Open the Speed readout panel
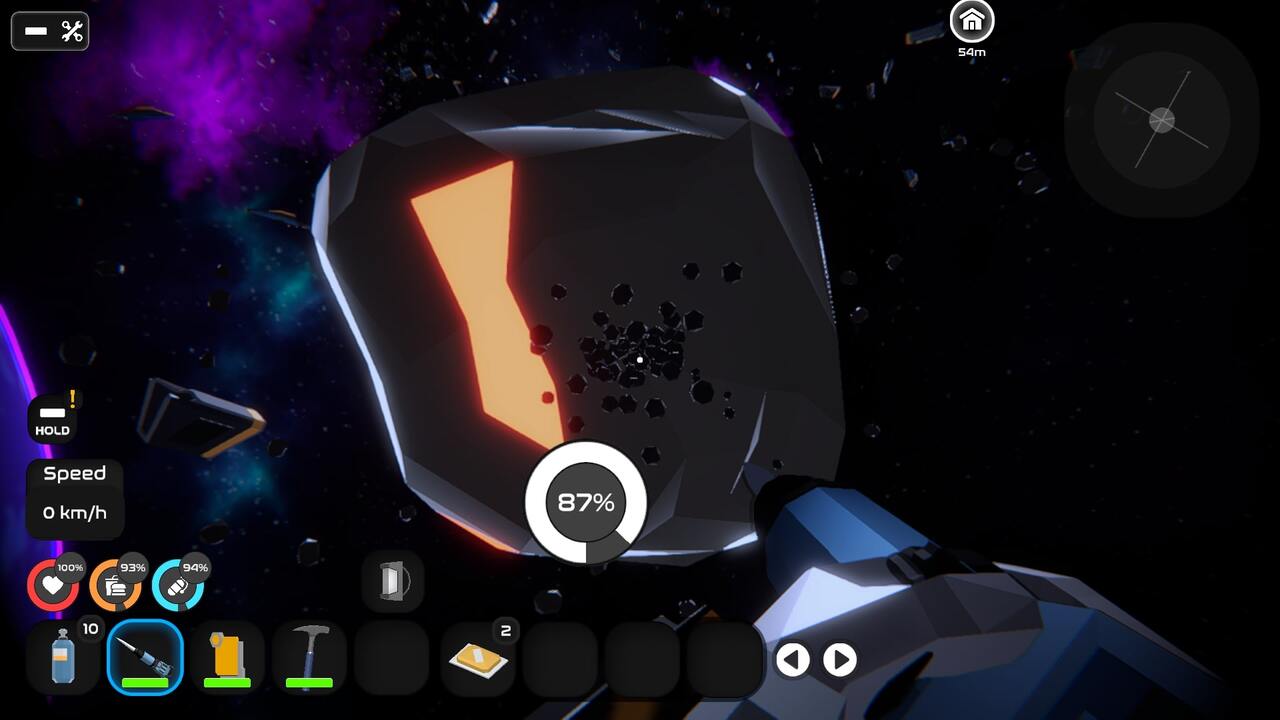 74,495
